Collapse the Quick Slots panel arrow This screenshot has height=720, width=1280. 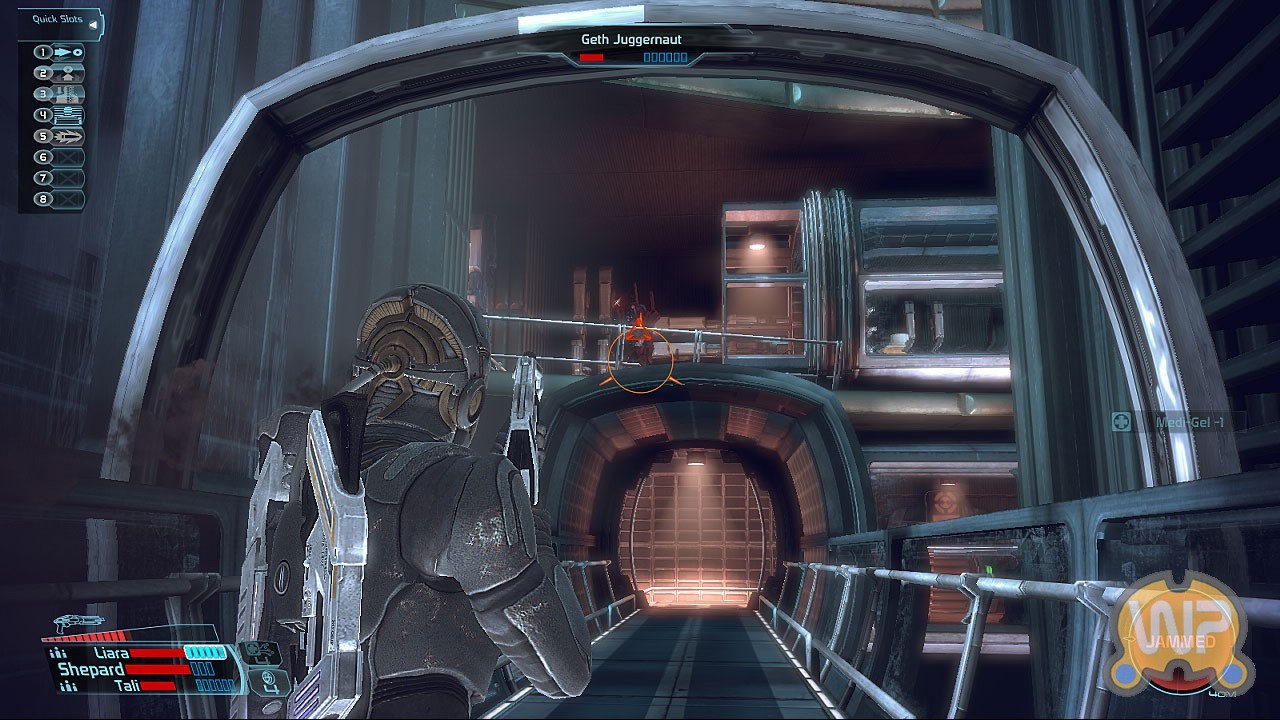point(93,23)
